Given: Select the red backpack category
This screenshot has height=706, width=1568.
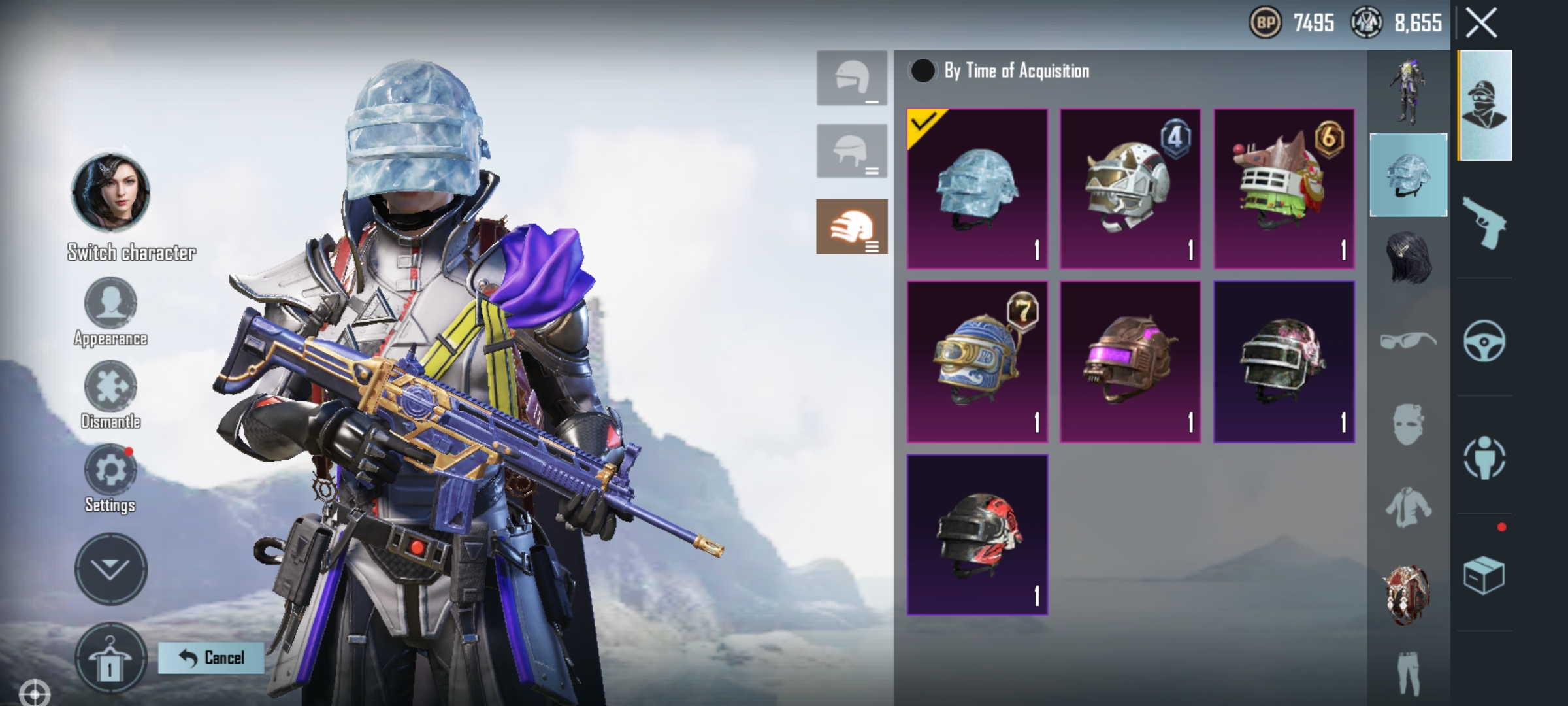Looking at the screenshot, I should point(1408,595).
